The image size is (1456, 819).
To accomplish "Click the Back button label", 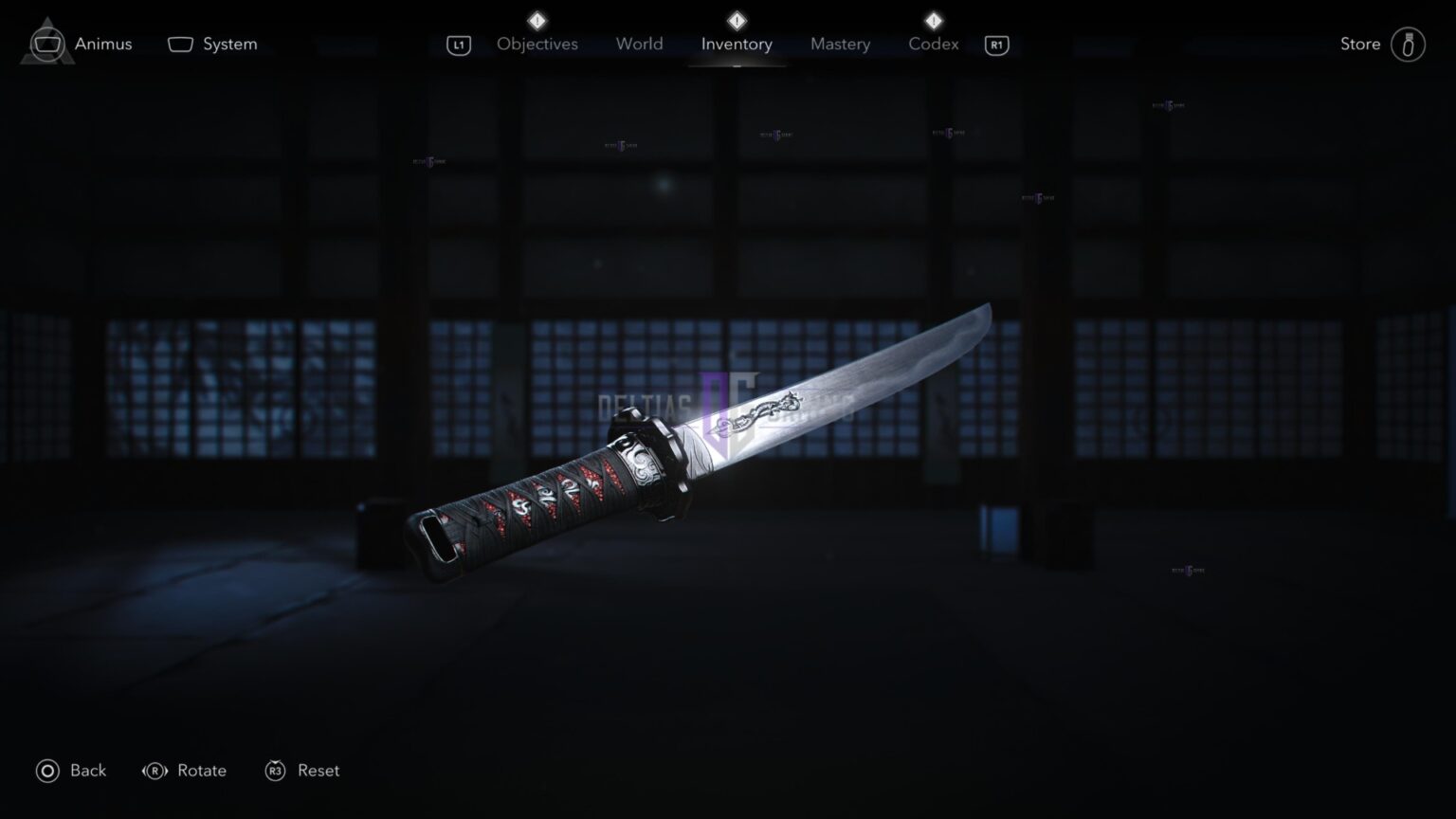I will [87, 771].
